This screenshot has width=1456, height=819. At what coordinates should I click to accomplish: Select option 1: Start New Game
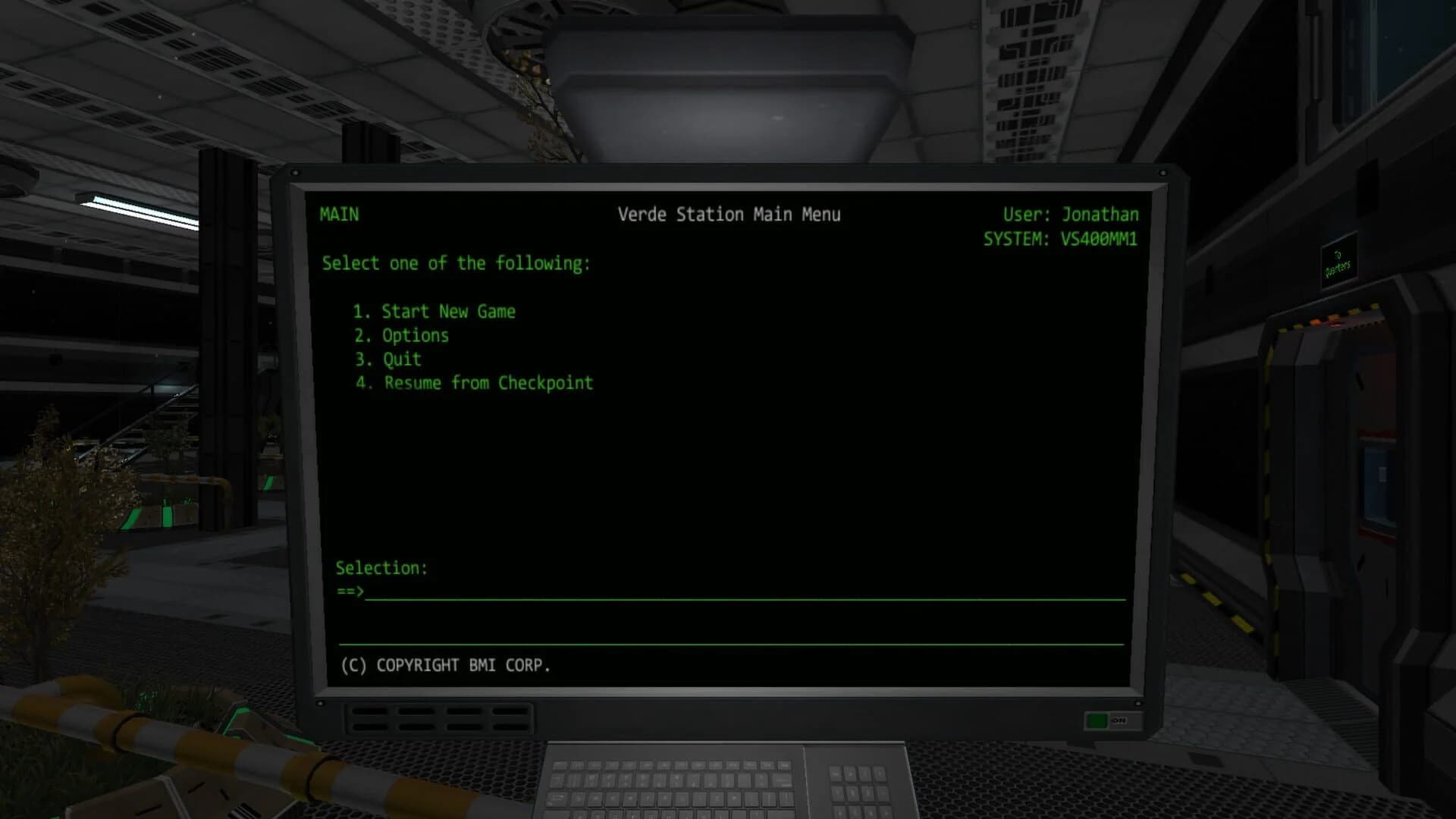(435, 311)
